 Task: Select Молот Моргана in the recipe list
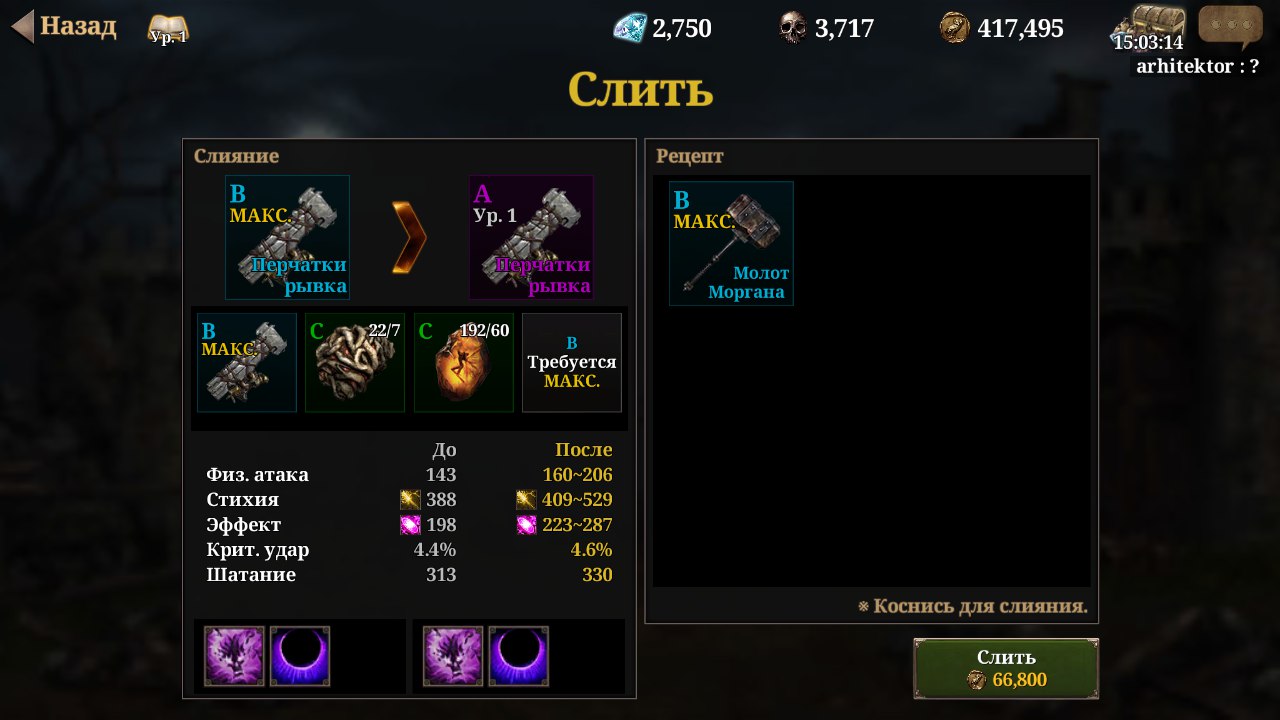731,243
